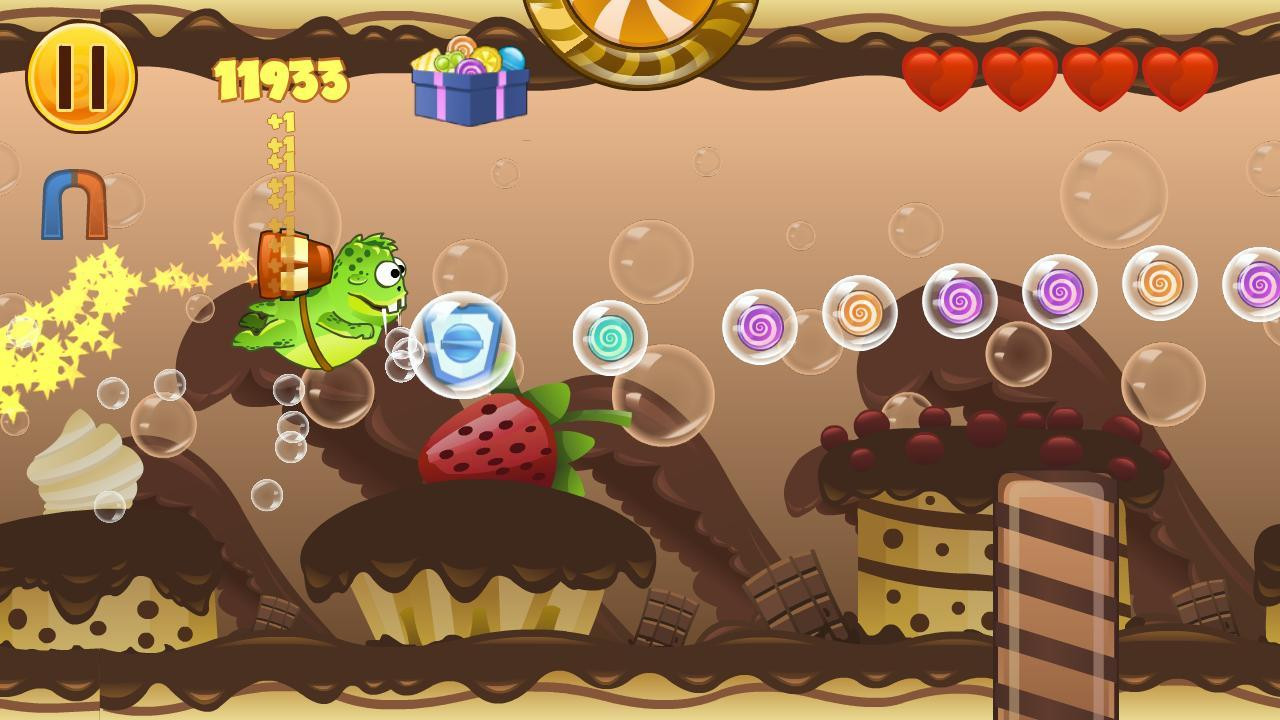This screenshot has width=1280, height=720.
Task: Tap the flying green turtle character
Action: [x=330, y=300]
